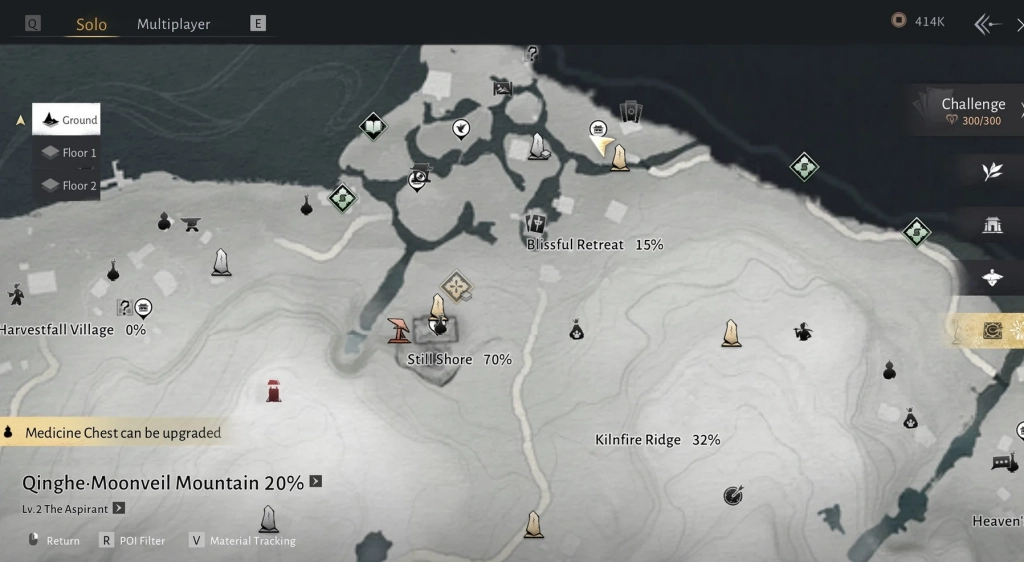Click the Return button
1024x562 pixels.
(x=54, y=541)
